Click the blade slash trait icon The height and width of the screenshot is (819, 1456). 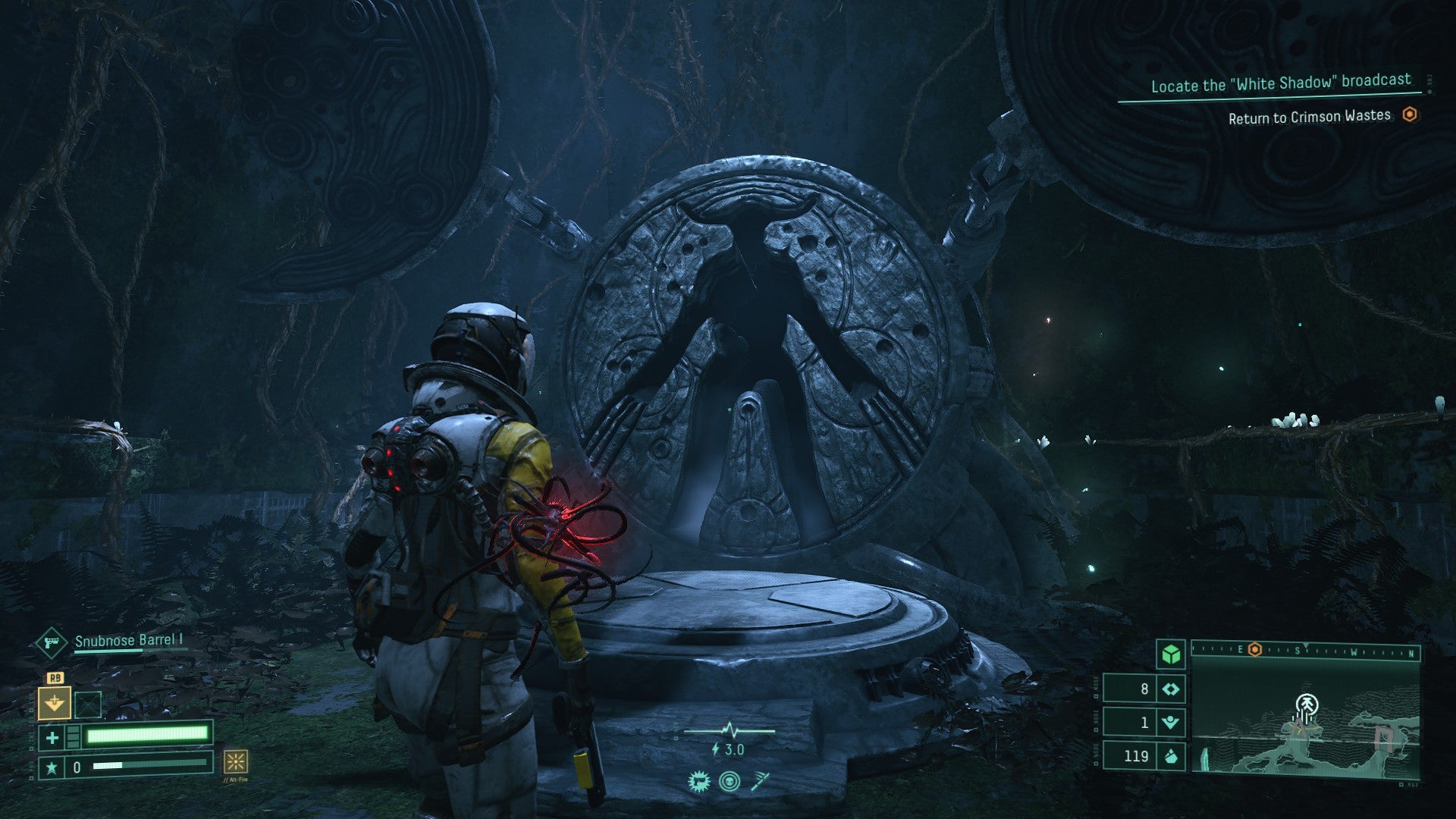[x=761, y=780]
